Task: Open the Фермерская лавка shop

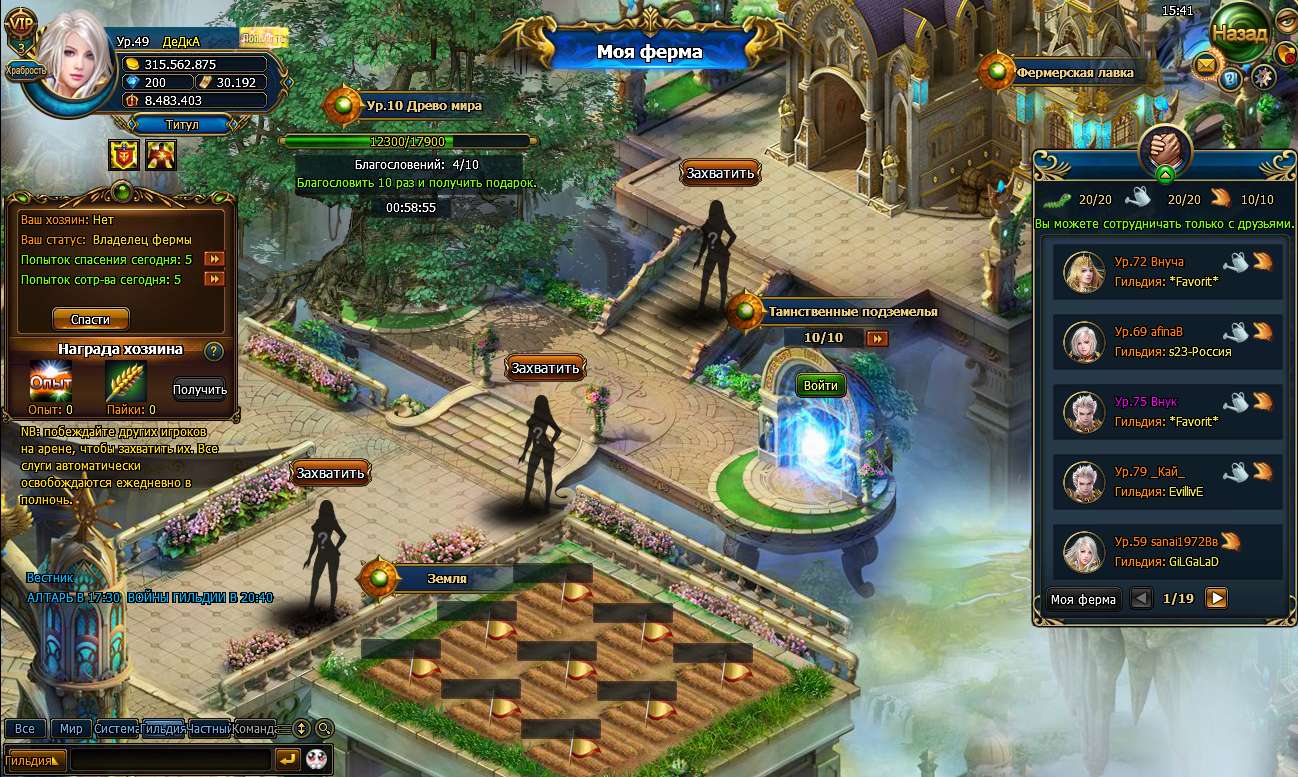Action: tap(1074, 72)
